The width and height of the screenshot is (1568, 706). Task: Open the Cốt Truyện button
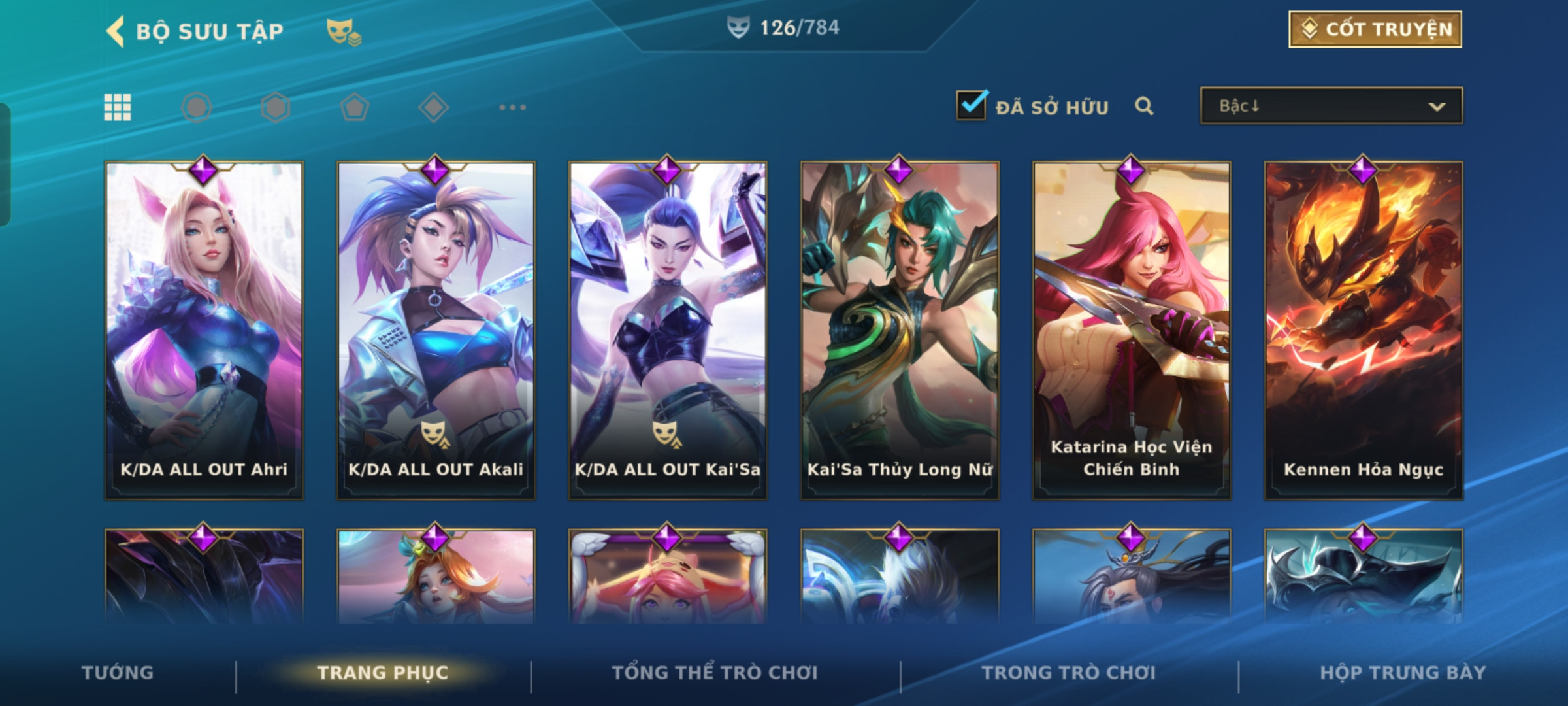pyautogui.click(x=1375, y=29)
